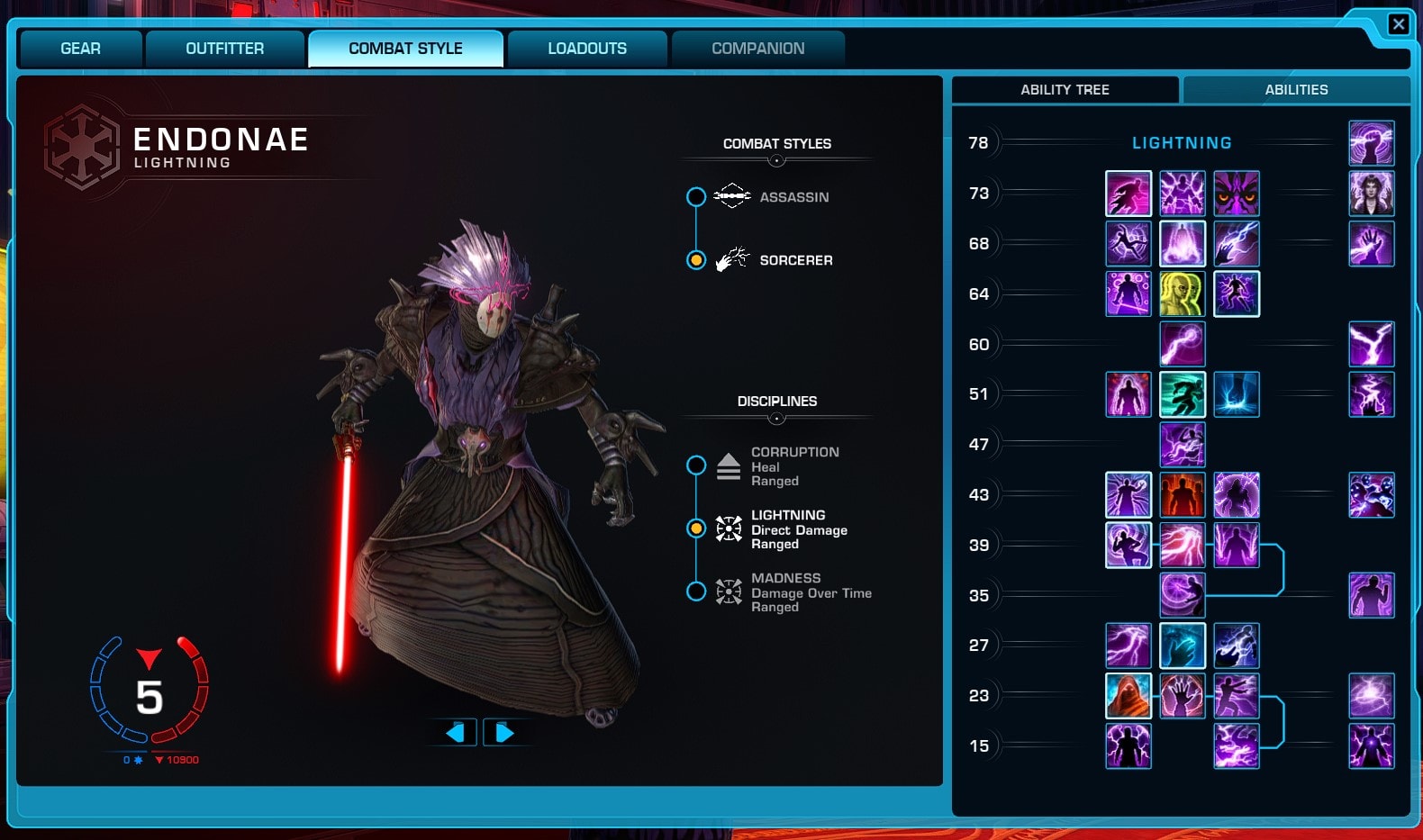The width and height of the screenshot is (1423, 840).
Task: Select the Sorcerer combat style
Action: tap(696, 260)
